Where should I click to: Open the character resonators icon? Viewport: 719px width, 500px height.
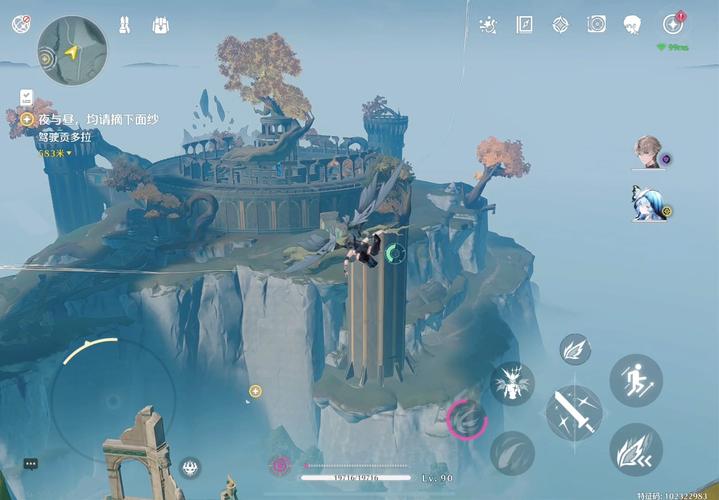click(125, 25)
